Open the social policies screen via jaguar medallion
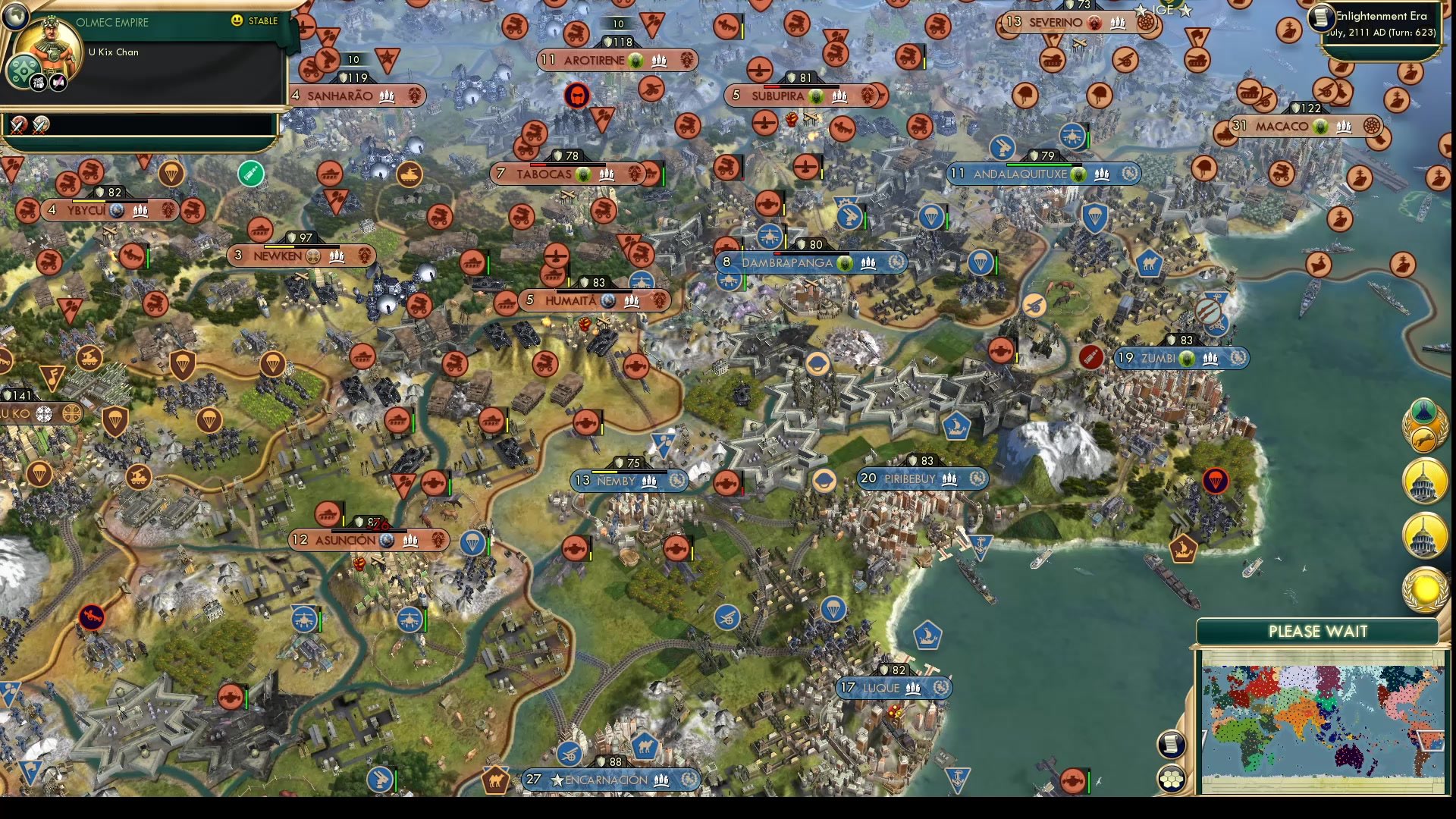 1424,438
